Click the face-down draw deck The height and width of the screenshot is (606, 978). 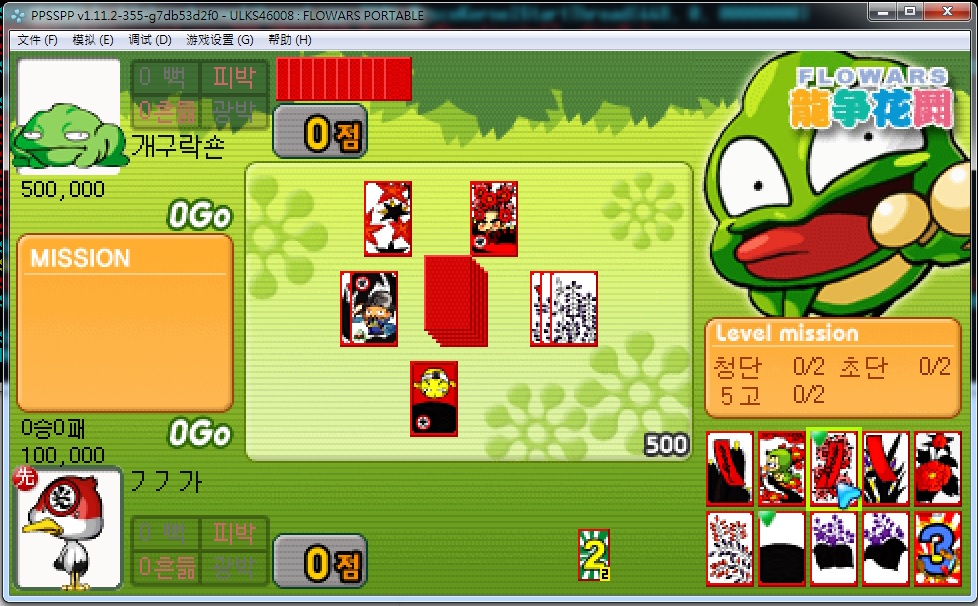point(454,297)
